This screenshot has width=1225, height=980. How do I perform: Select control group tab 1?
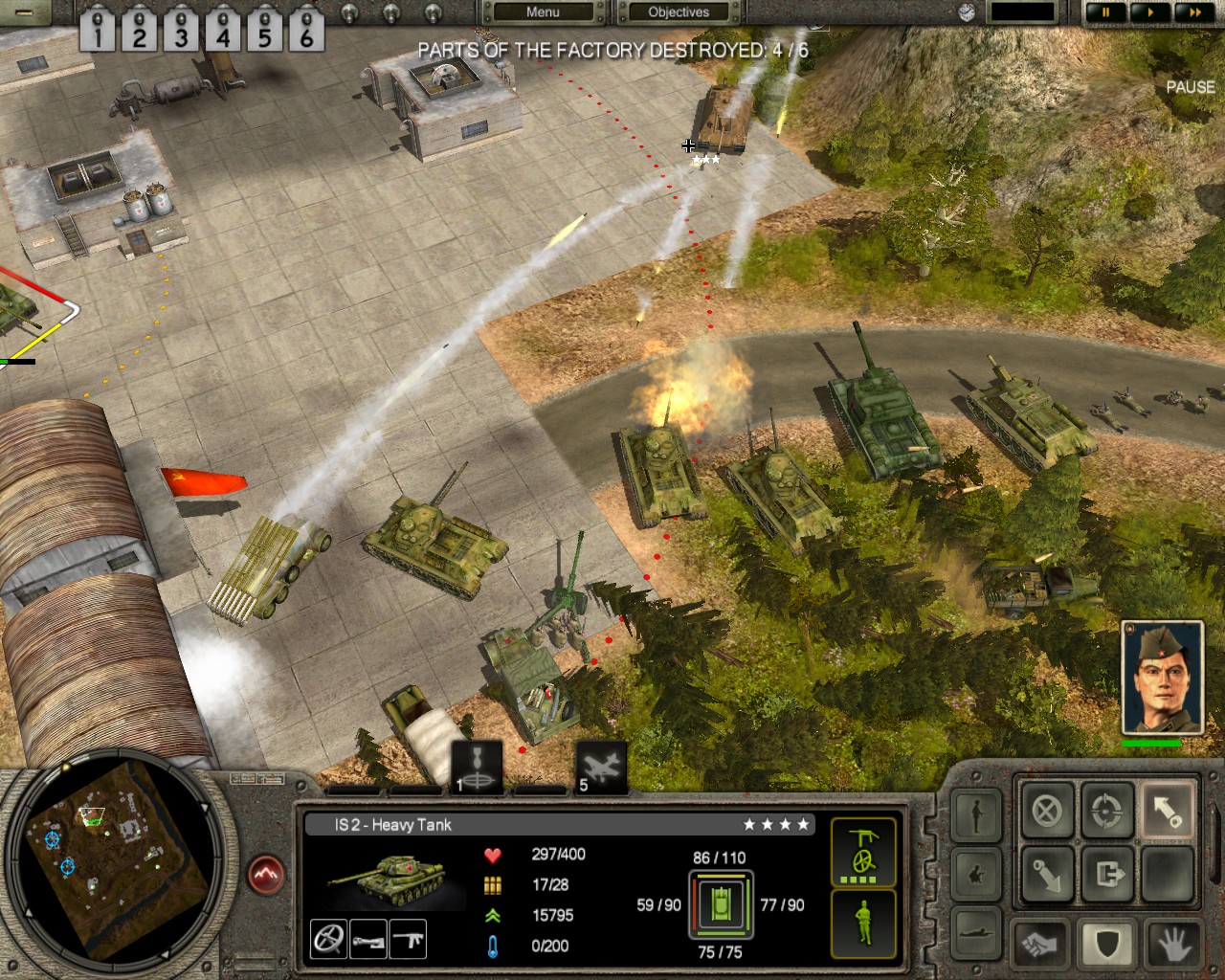(97, 29)
